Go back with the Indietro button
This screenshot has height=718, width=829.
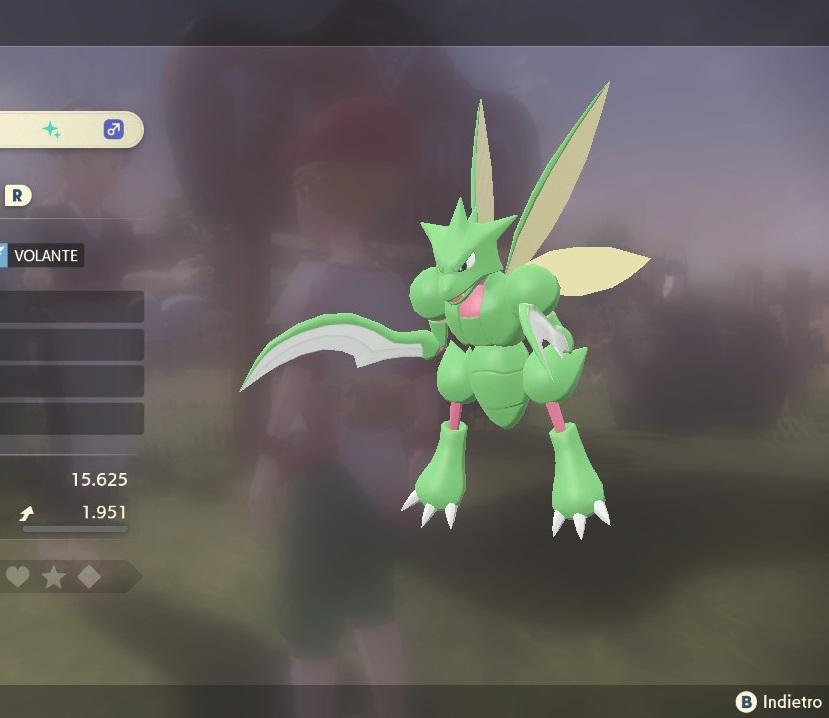pos(779,702)
